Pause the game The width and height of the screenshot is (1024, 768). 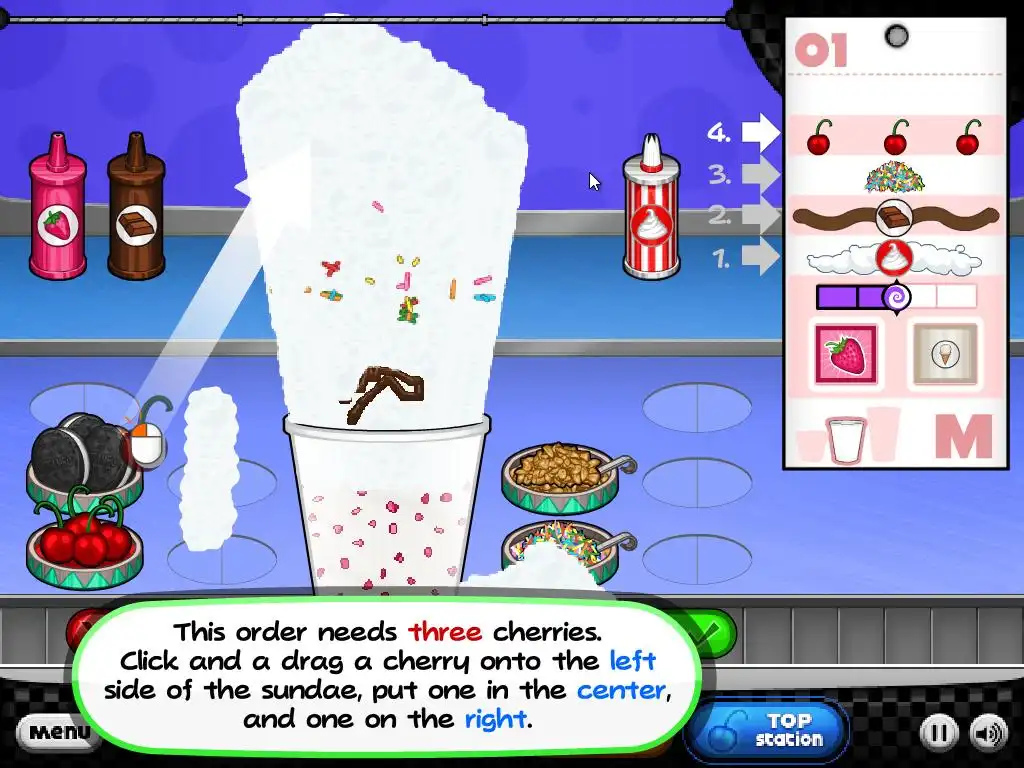tap(937, 734)
